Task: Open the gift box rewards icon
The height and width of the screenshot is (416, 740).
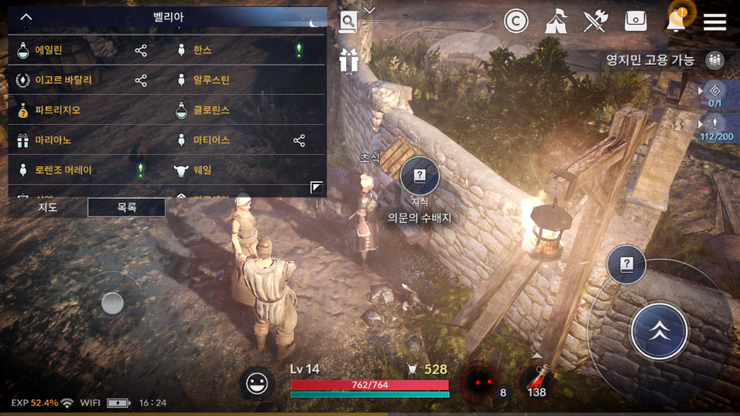Action: click(348, 60)
